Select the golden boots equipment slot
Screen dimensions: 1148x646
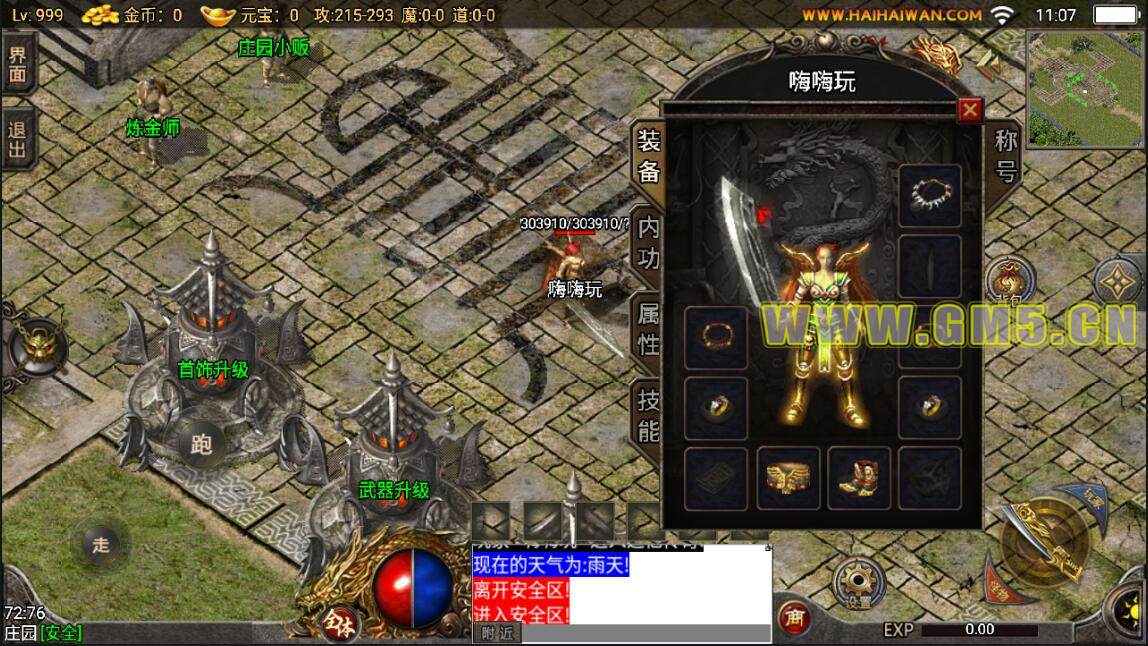858,478
